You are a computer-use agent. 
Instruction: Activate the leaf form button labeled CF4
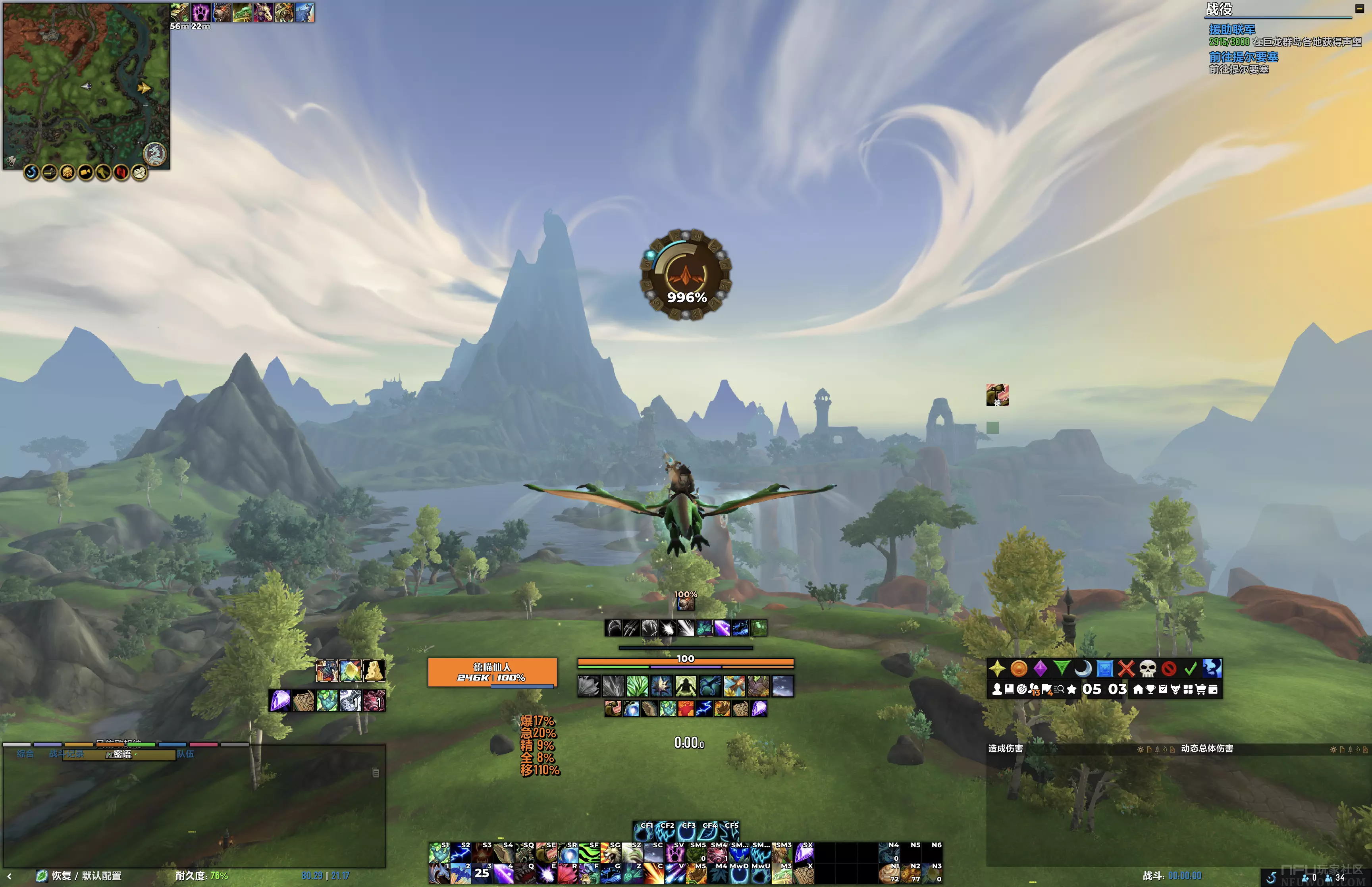(x=709, y=831)
